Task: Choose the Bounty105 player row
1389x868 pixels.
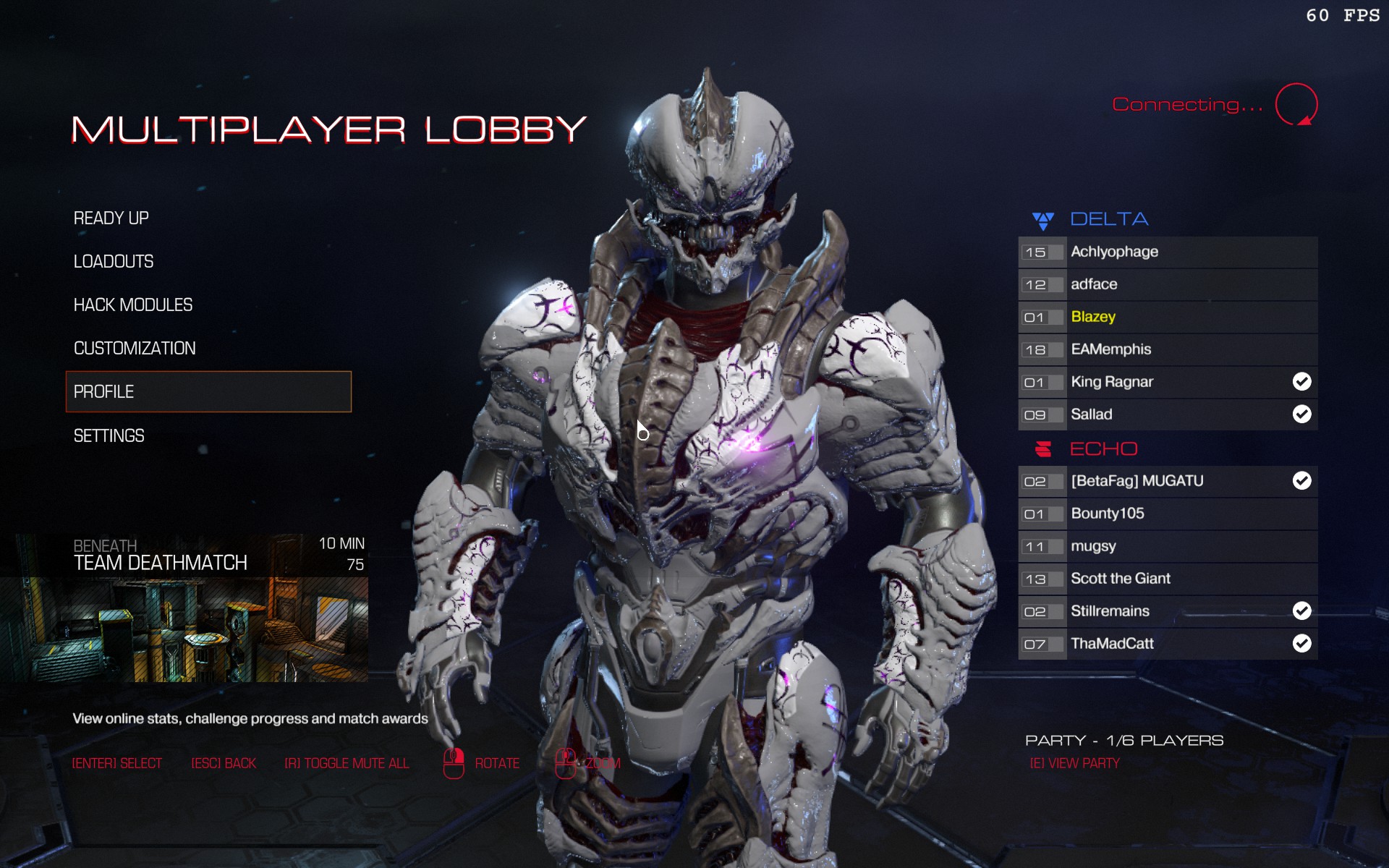Action: coord(1167,514)
